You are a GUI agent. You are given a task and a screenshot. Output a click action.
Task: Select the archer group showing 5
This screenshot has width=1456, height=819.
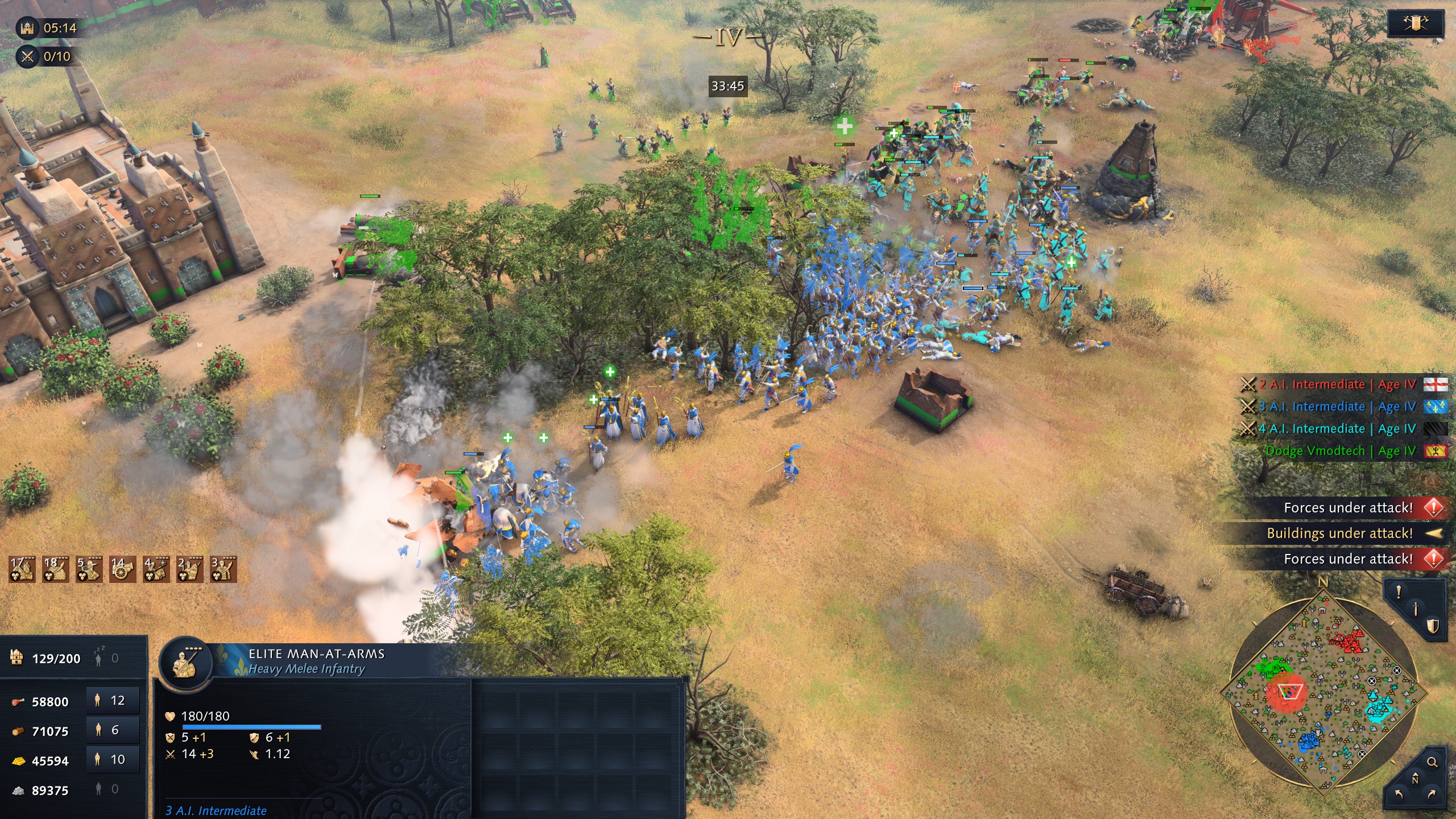point(89,569)
